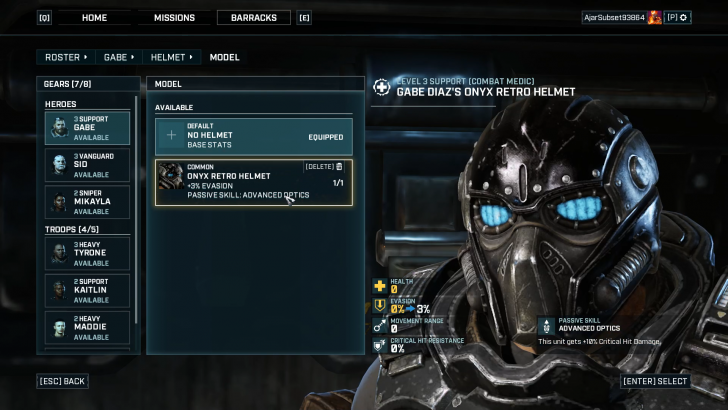This screenshot has width=728, height=410.
Task: Open the AjarSubset93864 player profile
Action: (615, 18)
